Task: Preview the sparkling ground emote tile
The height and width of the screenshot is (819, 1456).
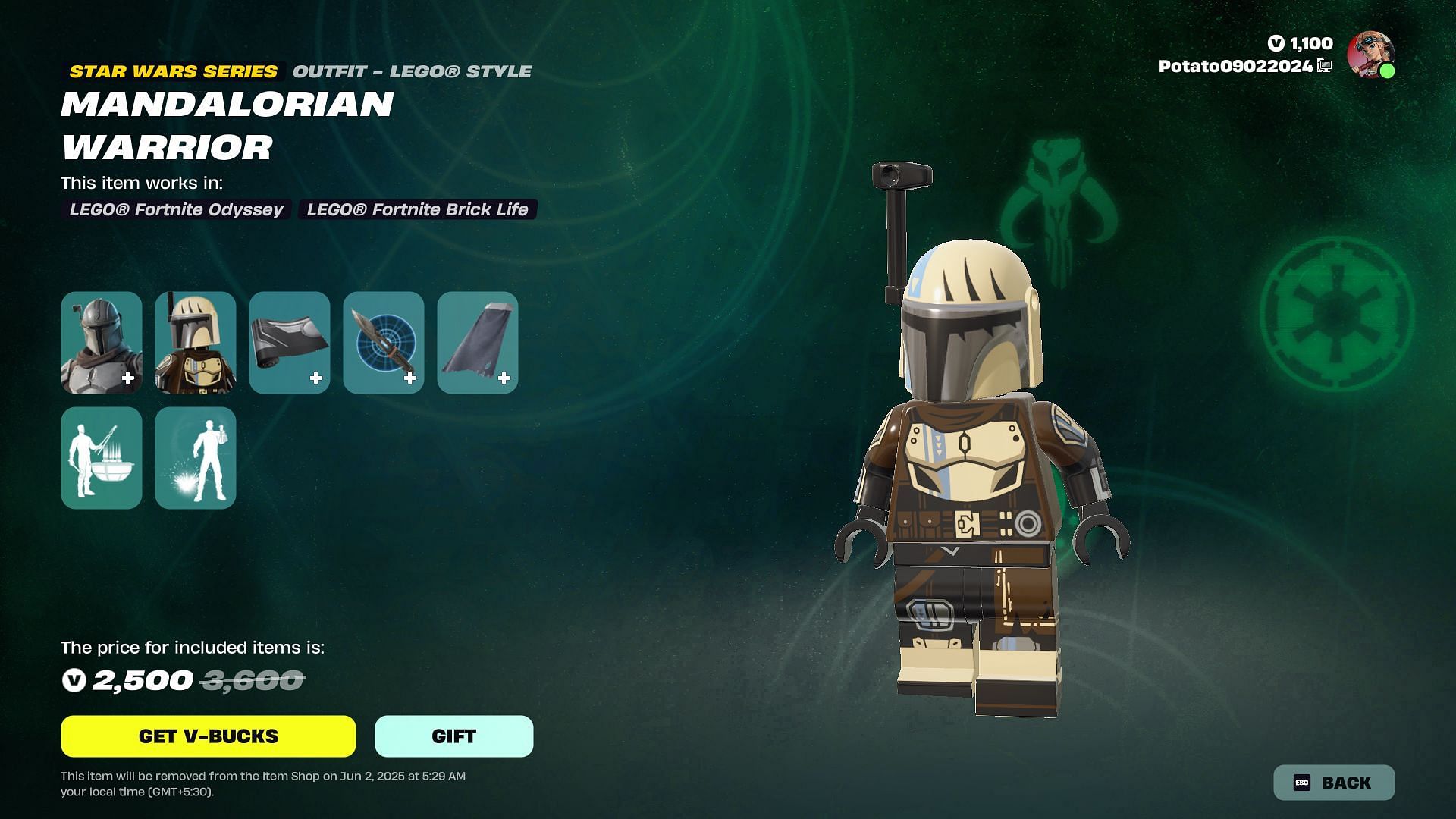Action: [196, 458]
